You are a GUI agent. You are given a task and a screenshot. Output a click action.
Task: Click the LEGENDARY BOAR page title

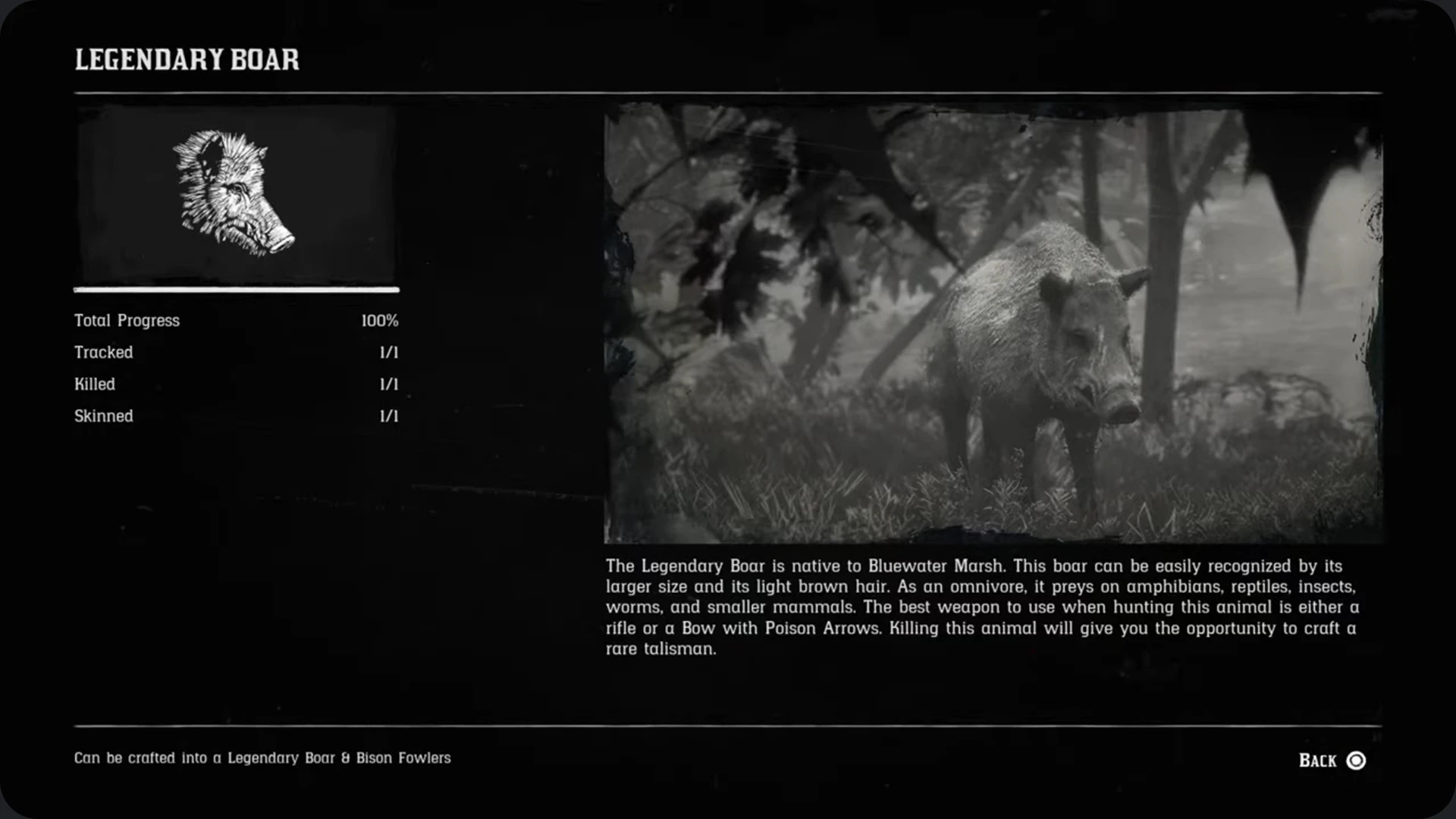pos(186,59)
